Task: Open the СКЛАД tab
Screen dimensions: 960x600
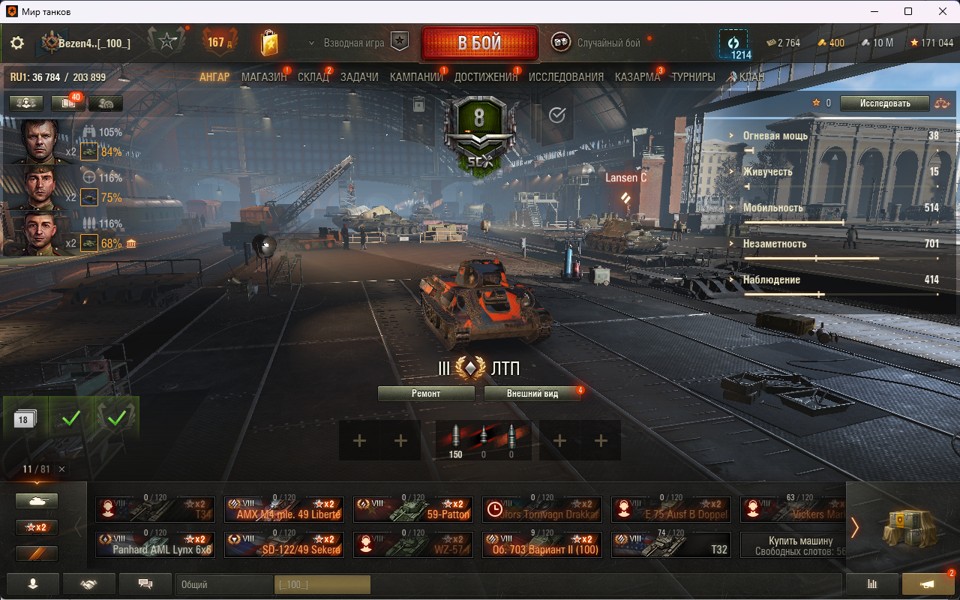Action: click(x=313, y=77)
